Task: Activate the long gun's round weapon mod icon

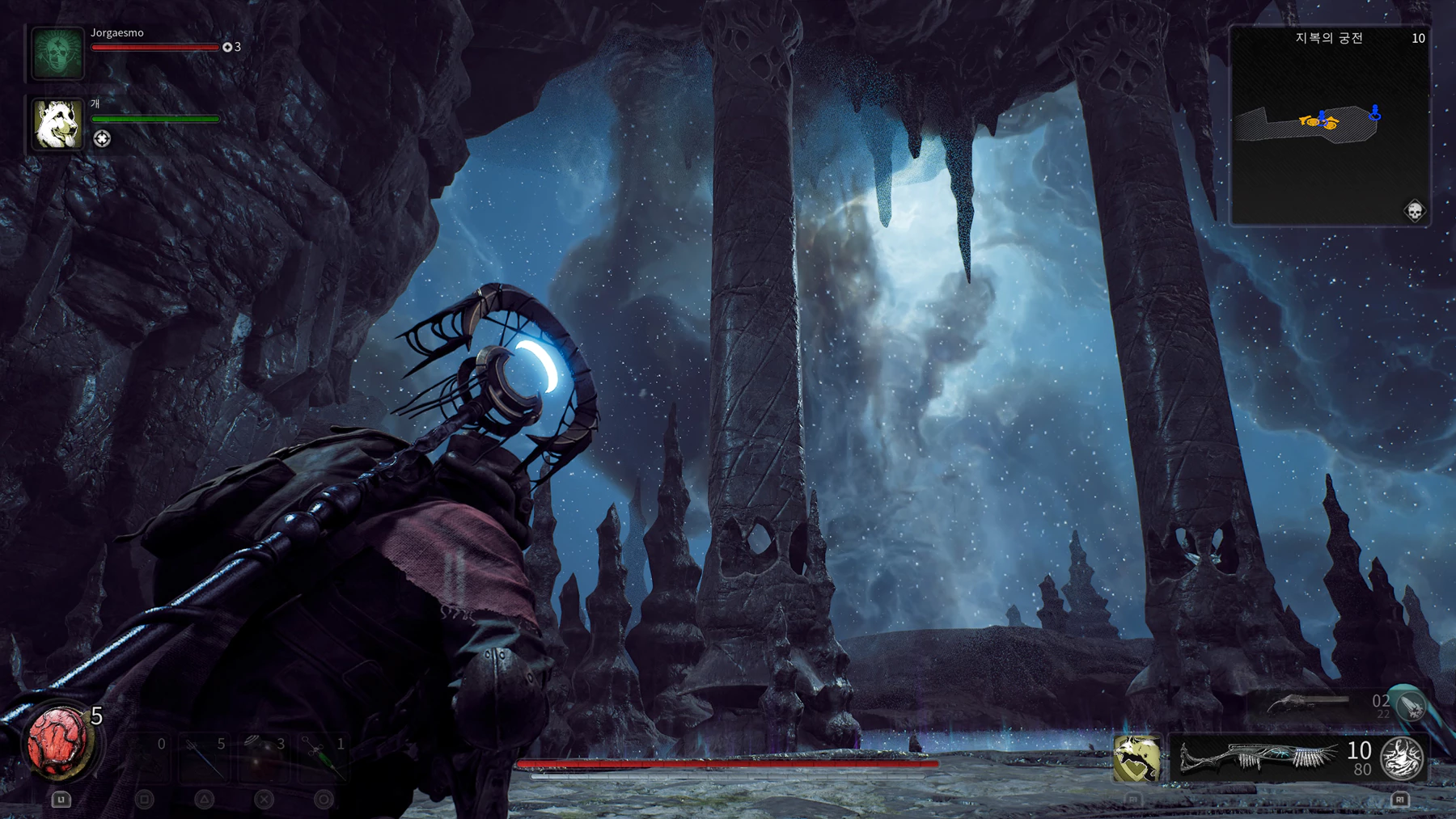Action: [x=1402, y=758]
